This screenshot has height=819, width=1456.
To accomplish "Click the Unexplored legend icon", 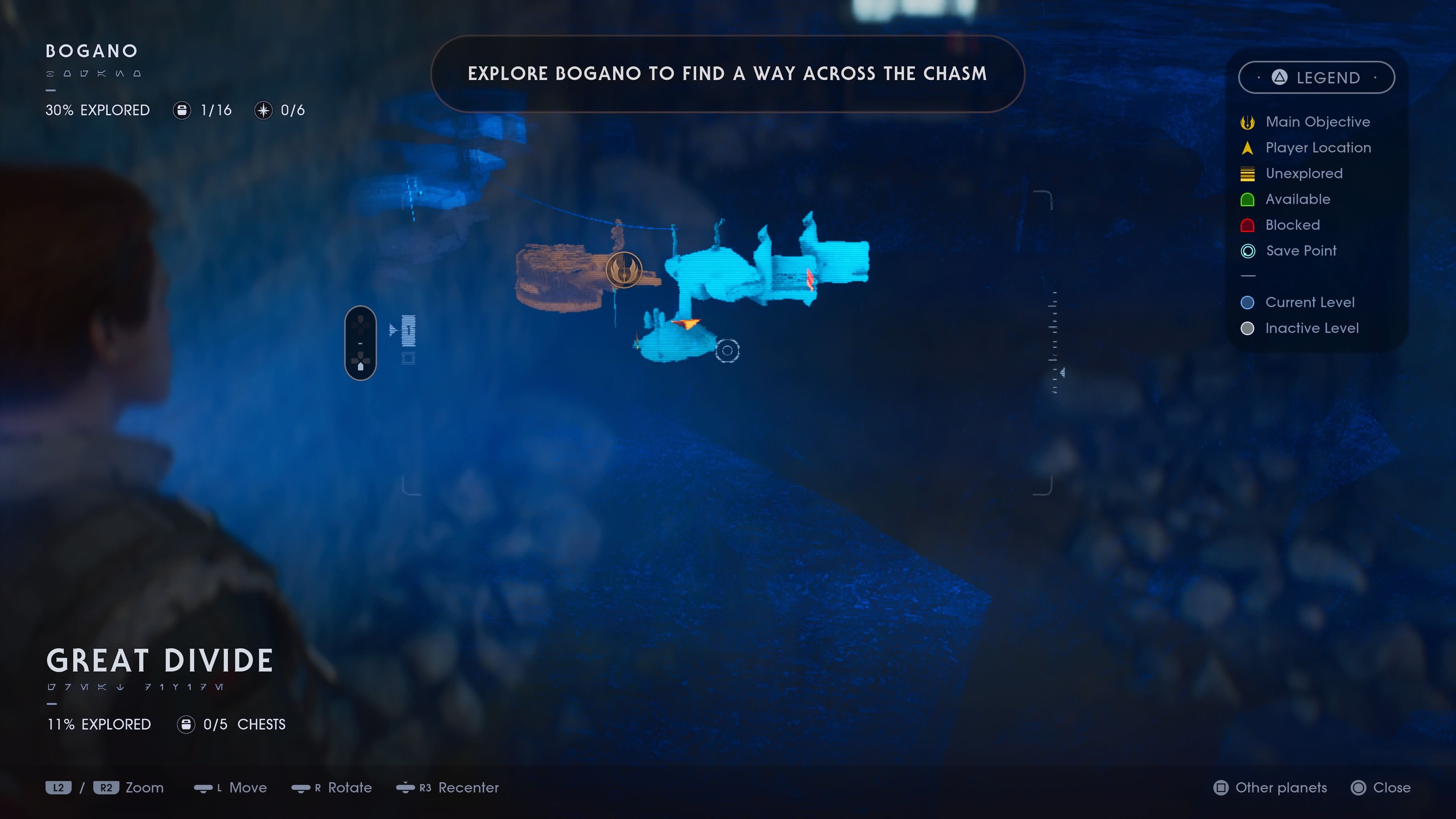I will [1247, 174].
